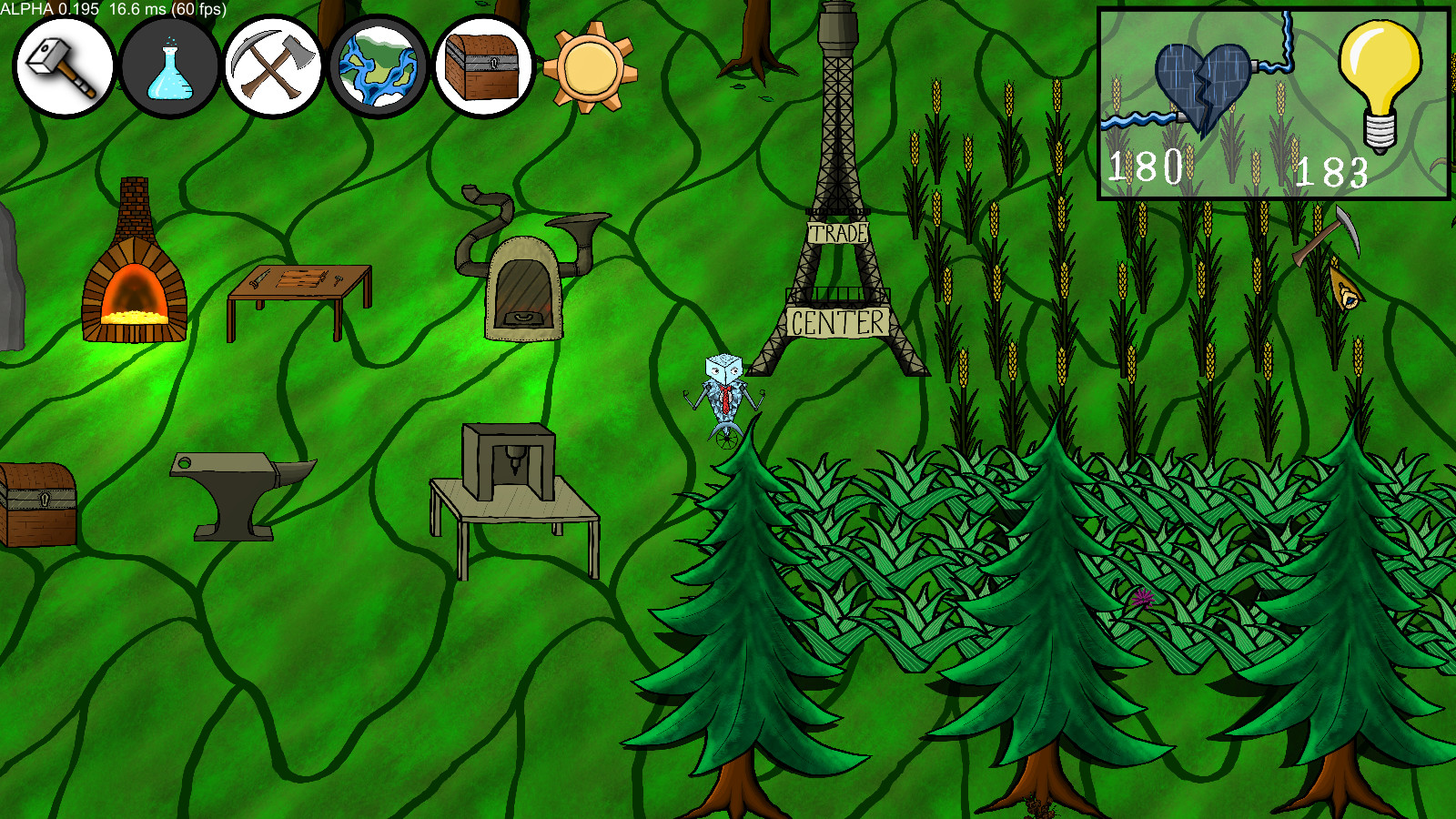Screen dimensions: 1456x819
Task: Open the hammer build menu
Action: (x=63, y=66)
